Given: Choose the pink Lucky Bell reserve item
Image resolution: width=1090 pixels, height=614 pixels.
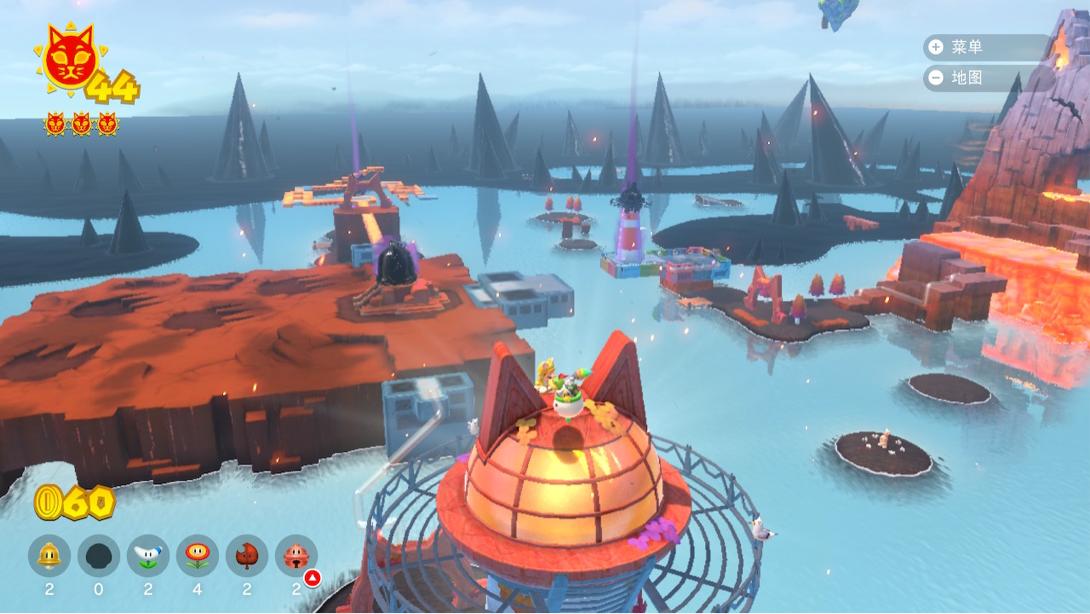Looking at the screenshot, I should [296, 555].
